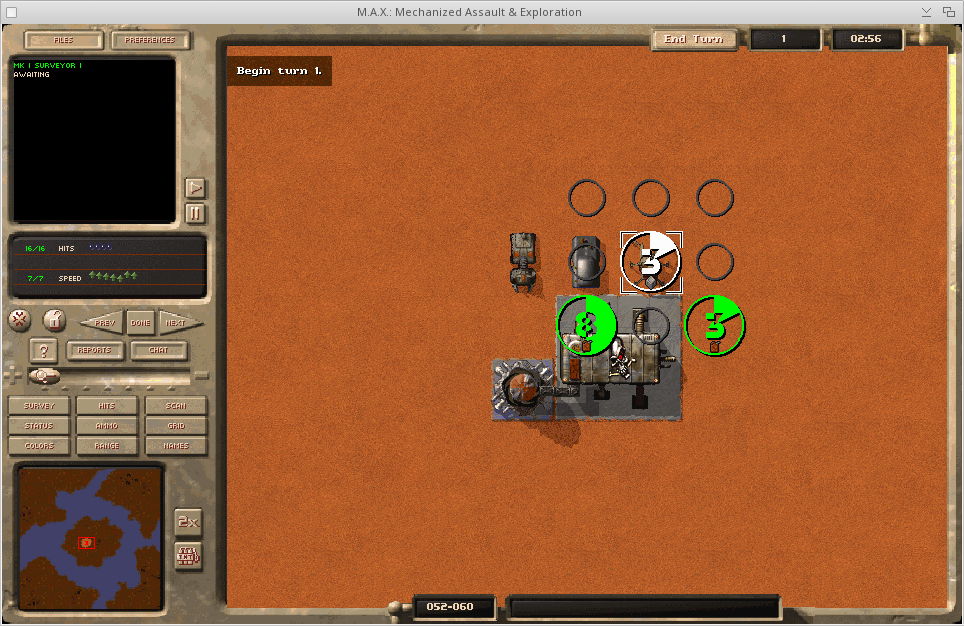This screenshot has width=964, height=626.
Task: Toggle unit Names display
Action: [176, 446]
